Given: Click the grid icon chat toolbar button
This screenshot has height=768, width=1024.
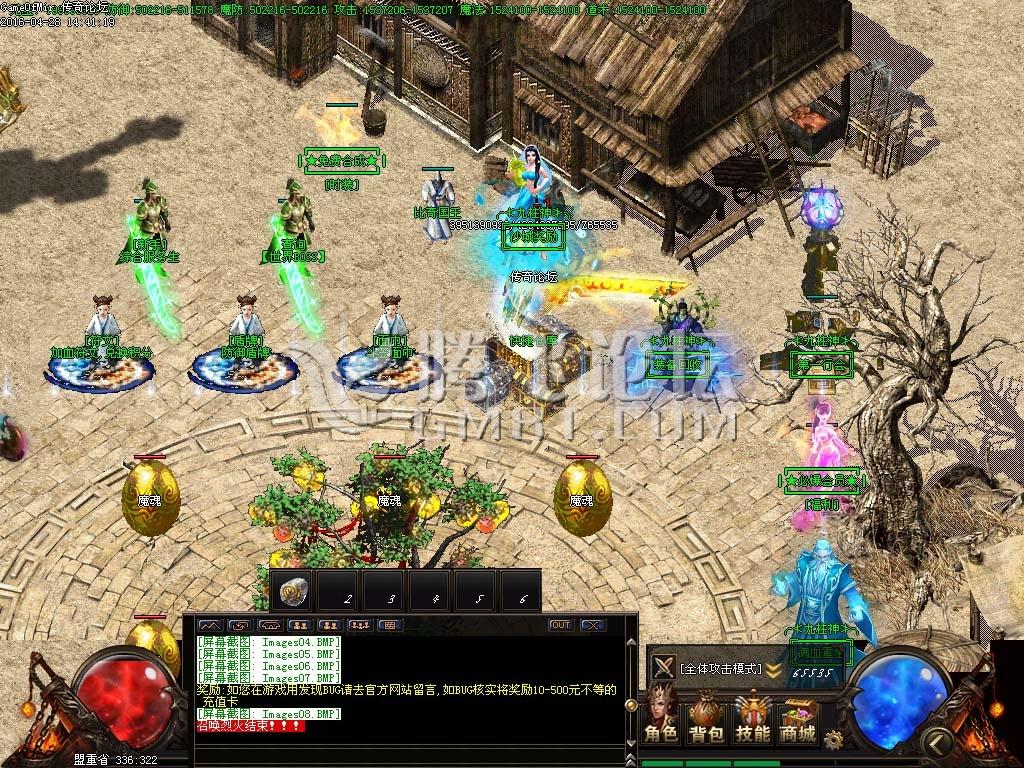Looking at the screenshot, I should tap(389, 625).
